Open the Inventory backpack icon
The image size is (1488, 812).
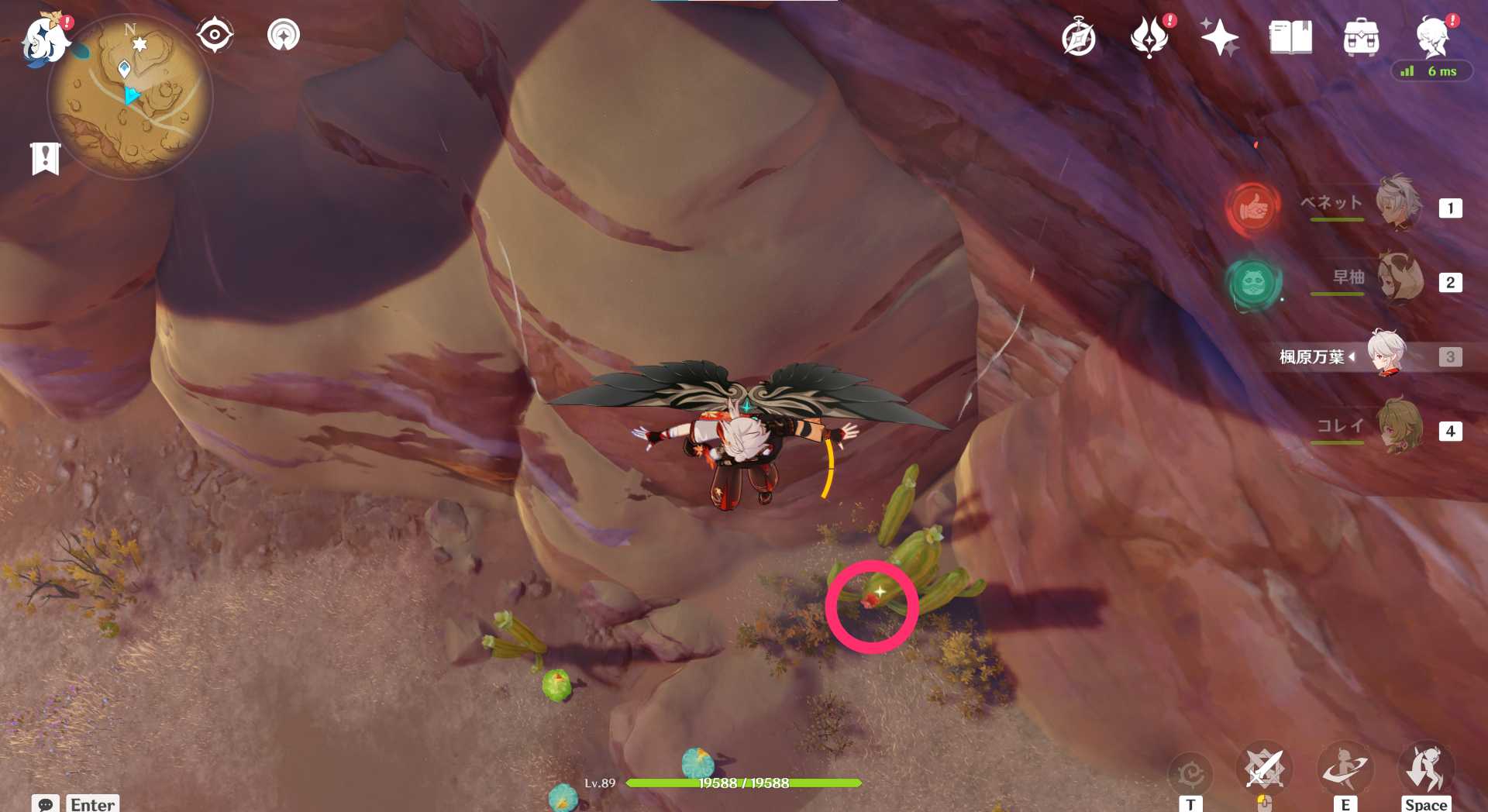click(x=1361, y=37)
